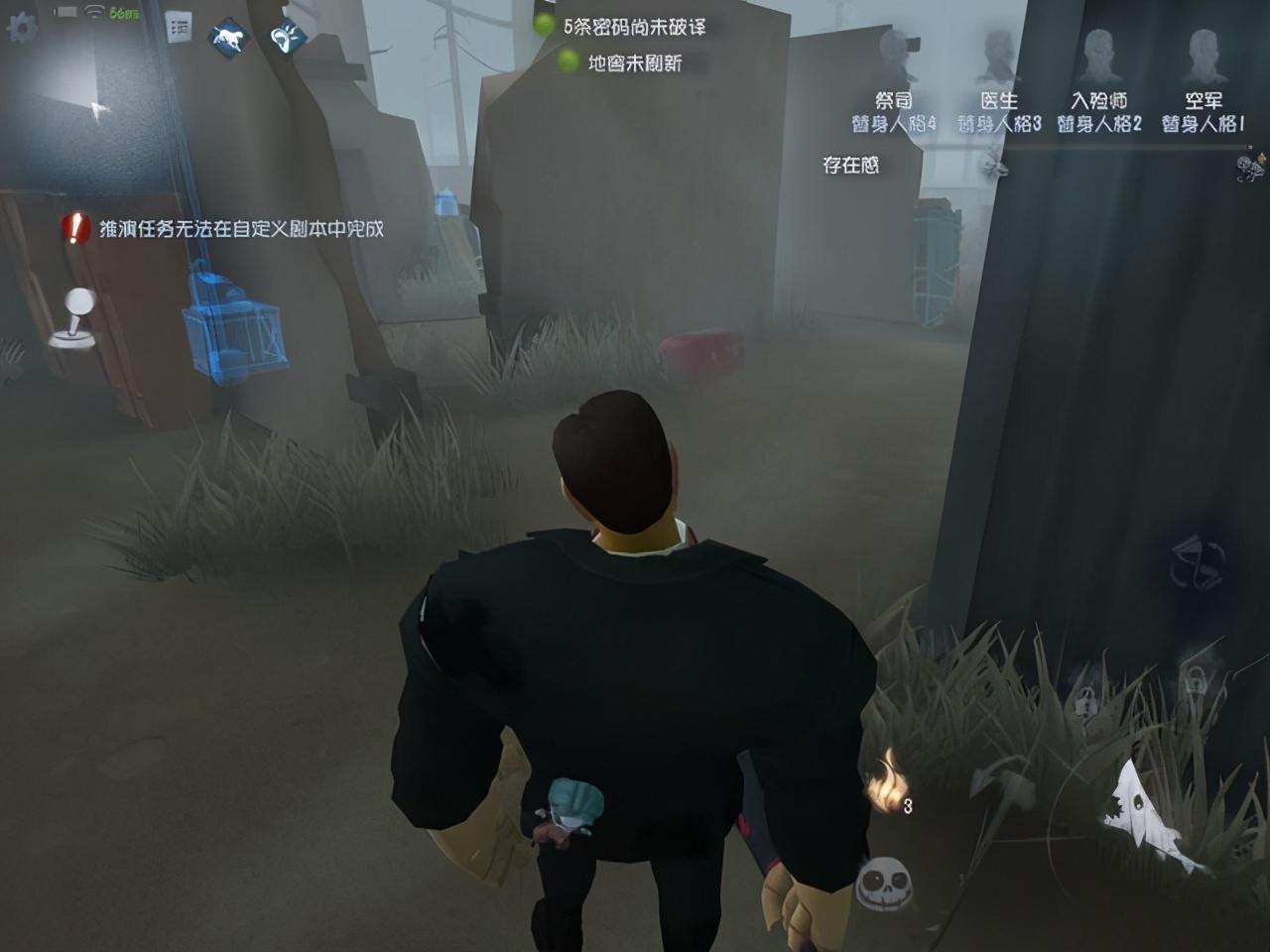The width and height of the screenshot is (1270, 952).
Task: Tap the network signal indicator icon
Action: pos(94,14)
